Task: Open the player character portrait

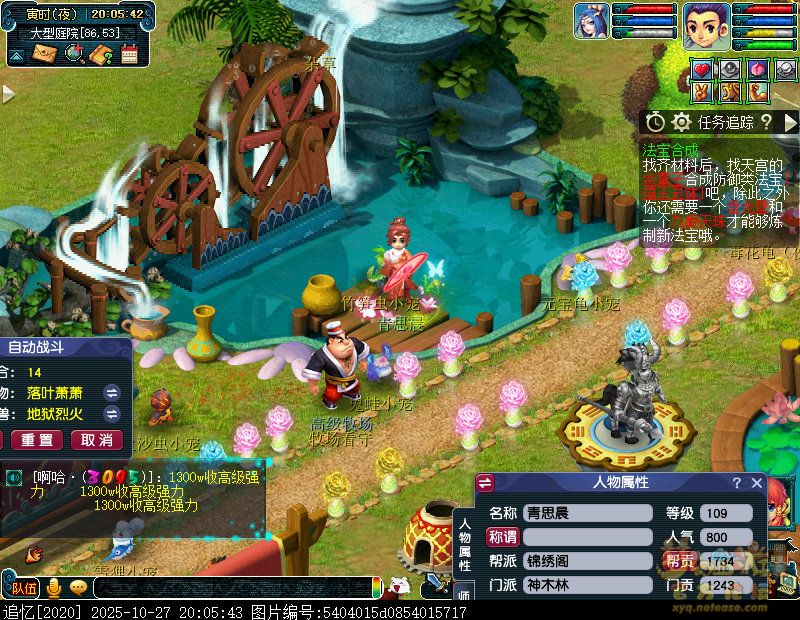Action: pos(706,25)
